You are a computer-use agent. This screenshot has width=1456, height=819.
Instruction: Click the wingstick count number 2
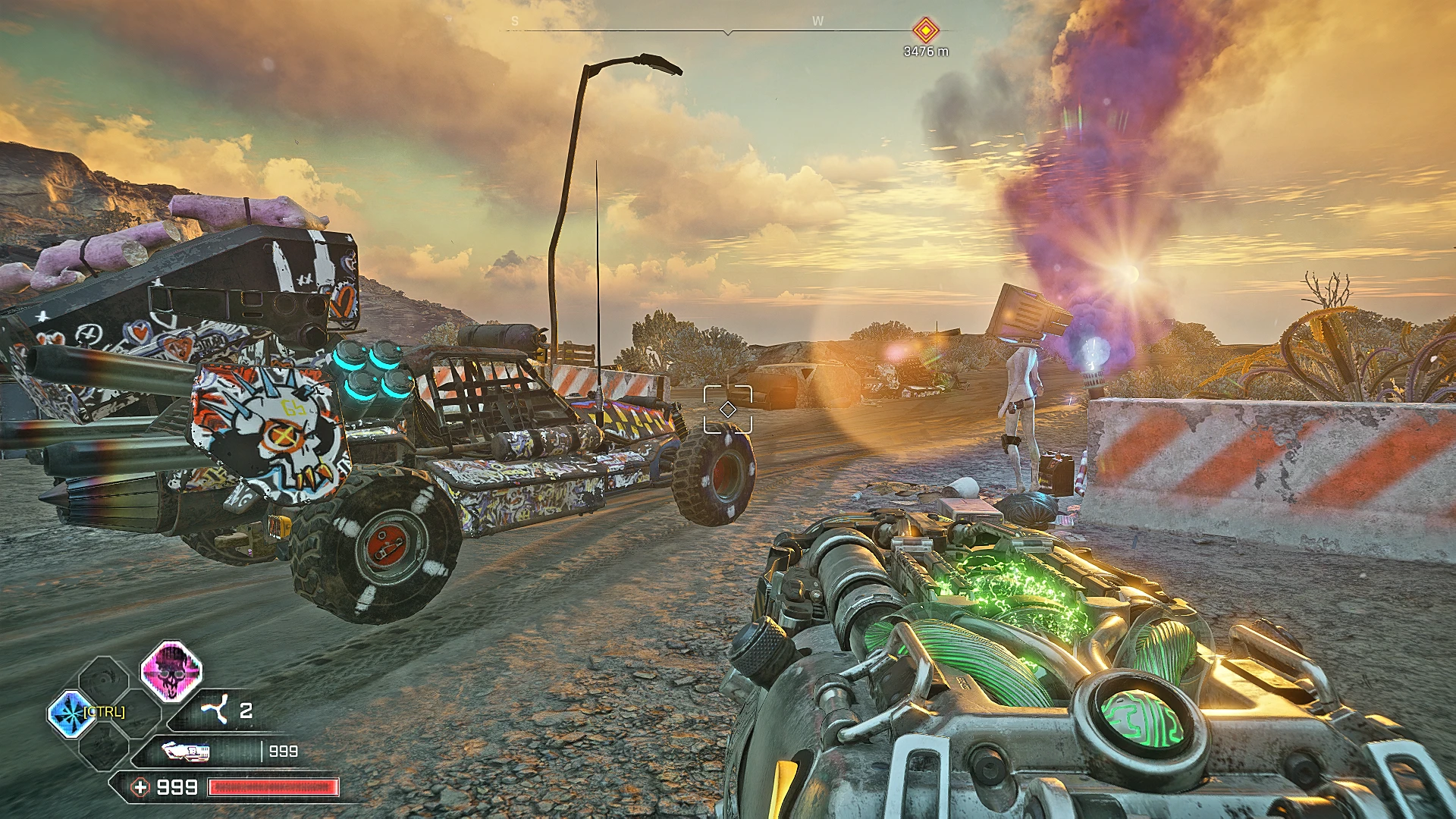click(x=245, y=710)
